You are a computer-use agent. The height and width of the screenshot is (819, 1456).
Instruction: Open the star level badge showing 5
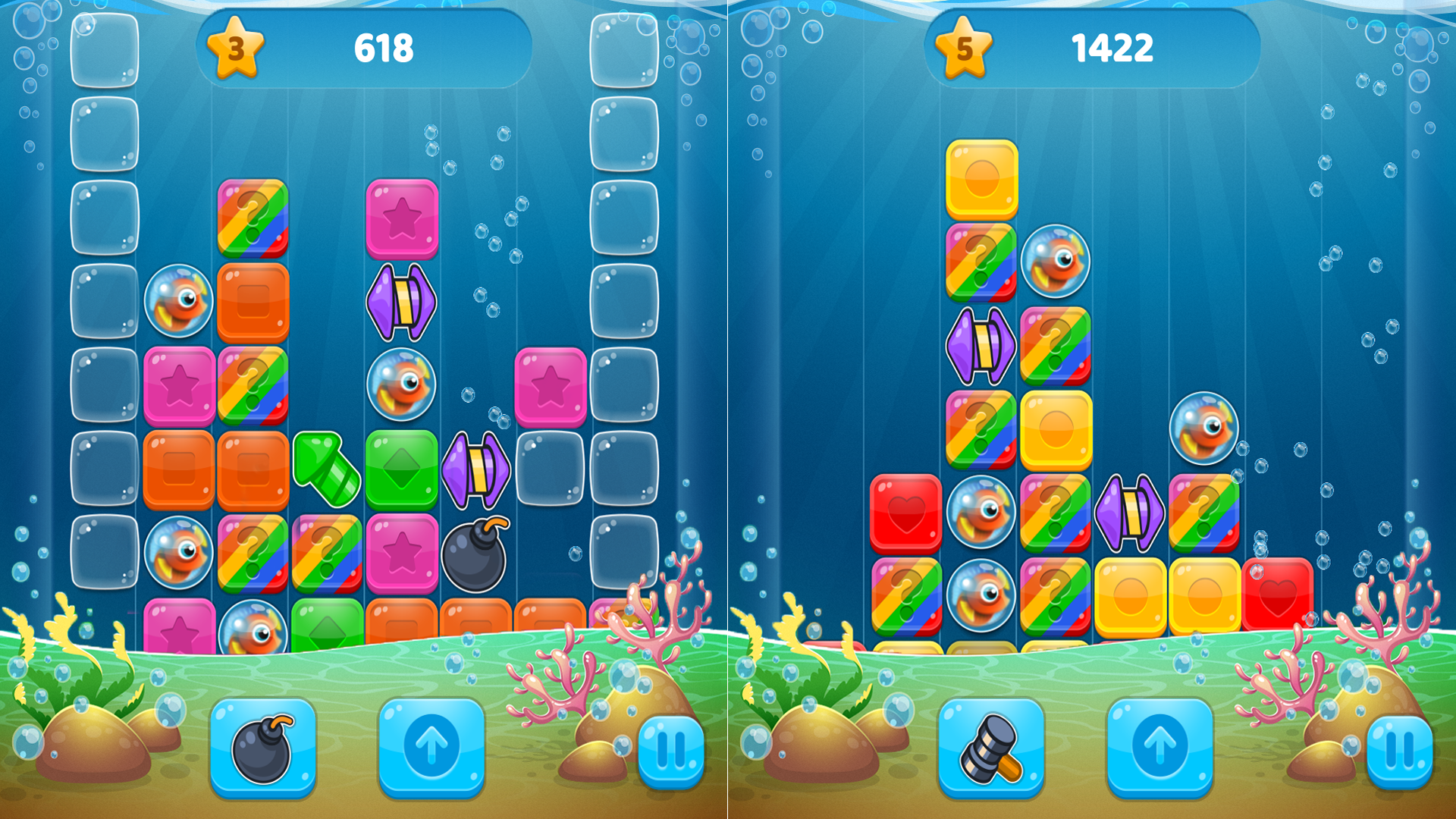962,51
